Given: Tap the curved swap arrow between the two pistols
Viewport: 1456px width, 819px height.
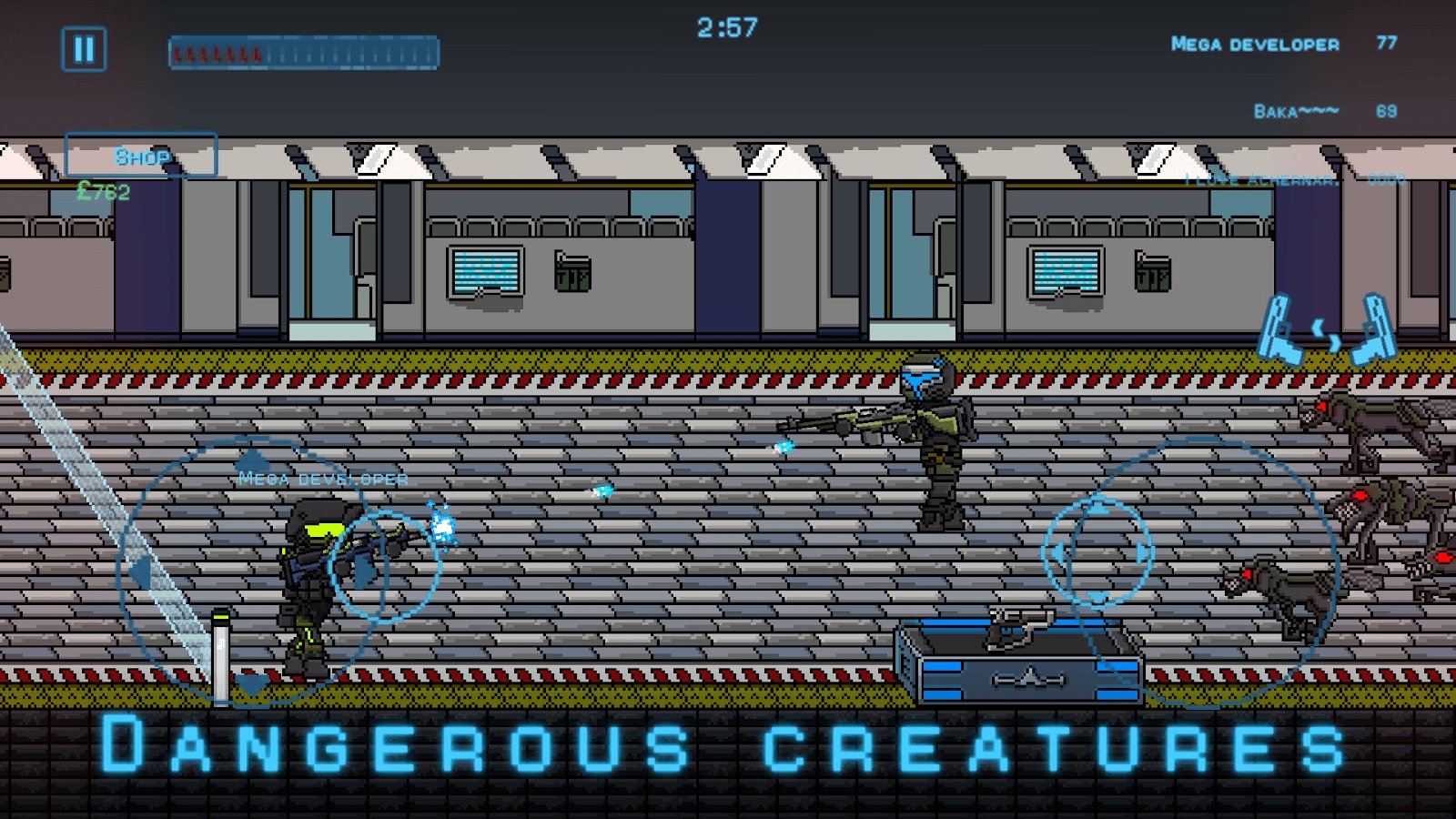Looking at the screenshot, I should tap(1327, 334).
